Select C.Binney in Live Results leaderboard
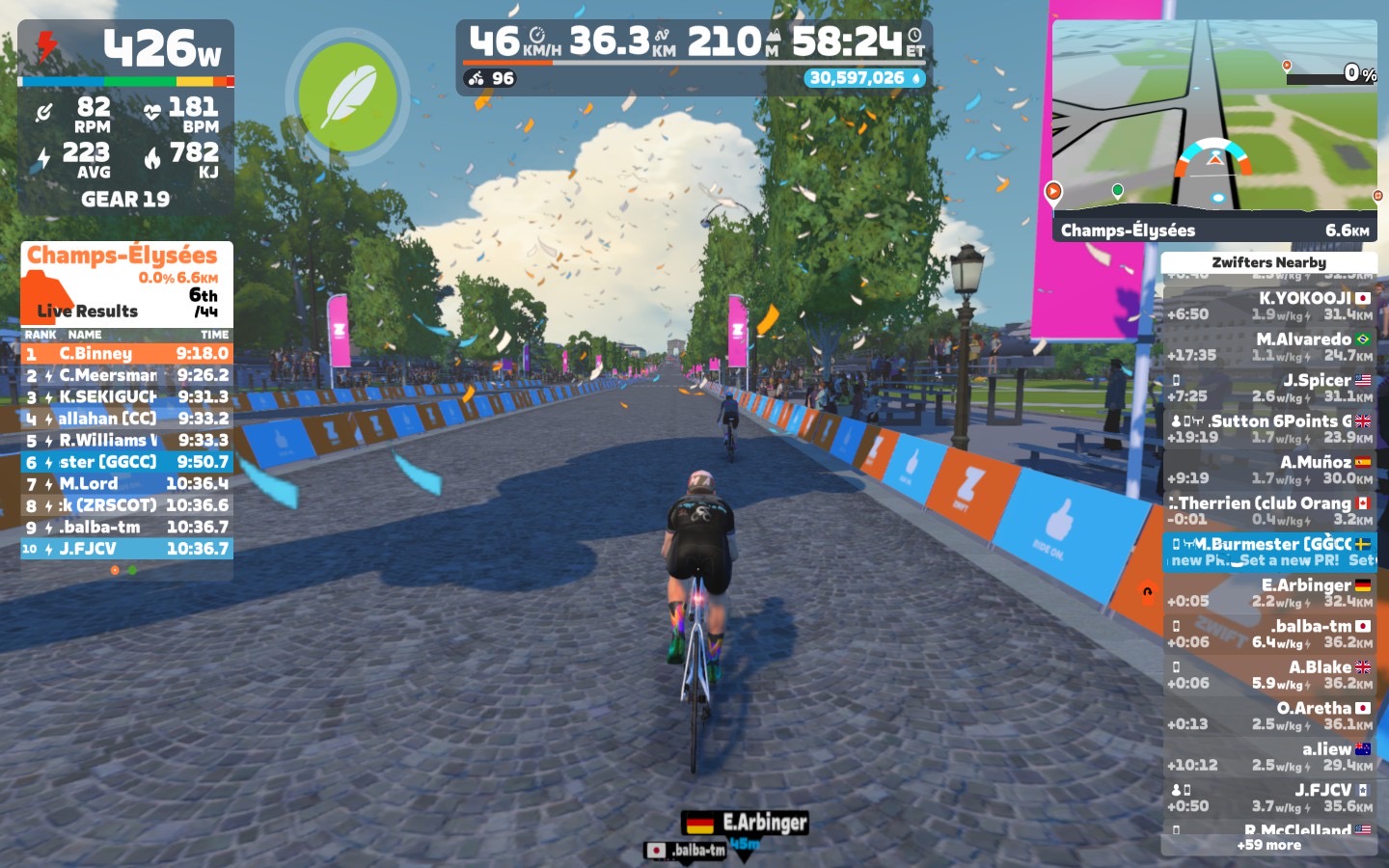The width and height of the screenshot is (1389, 868). [x=126, y=354]
